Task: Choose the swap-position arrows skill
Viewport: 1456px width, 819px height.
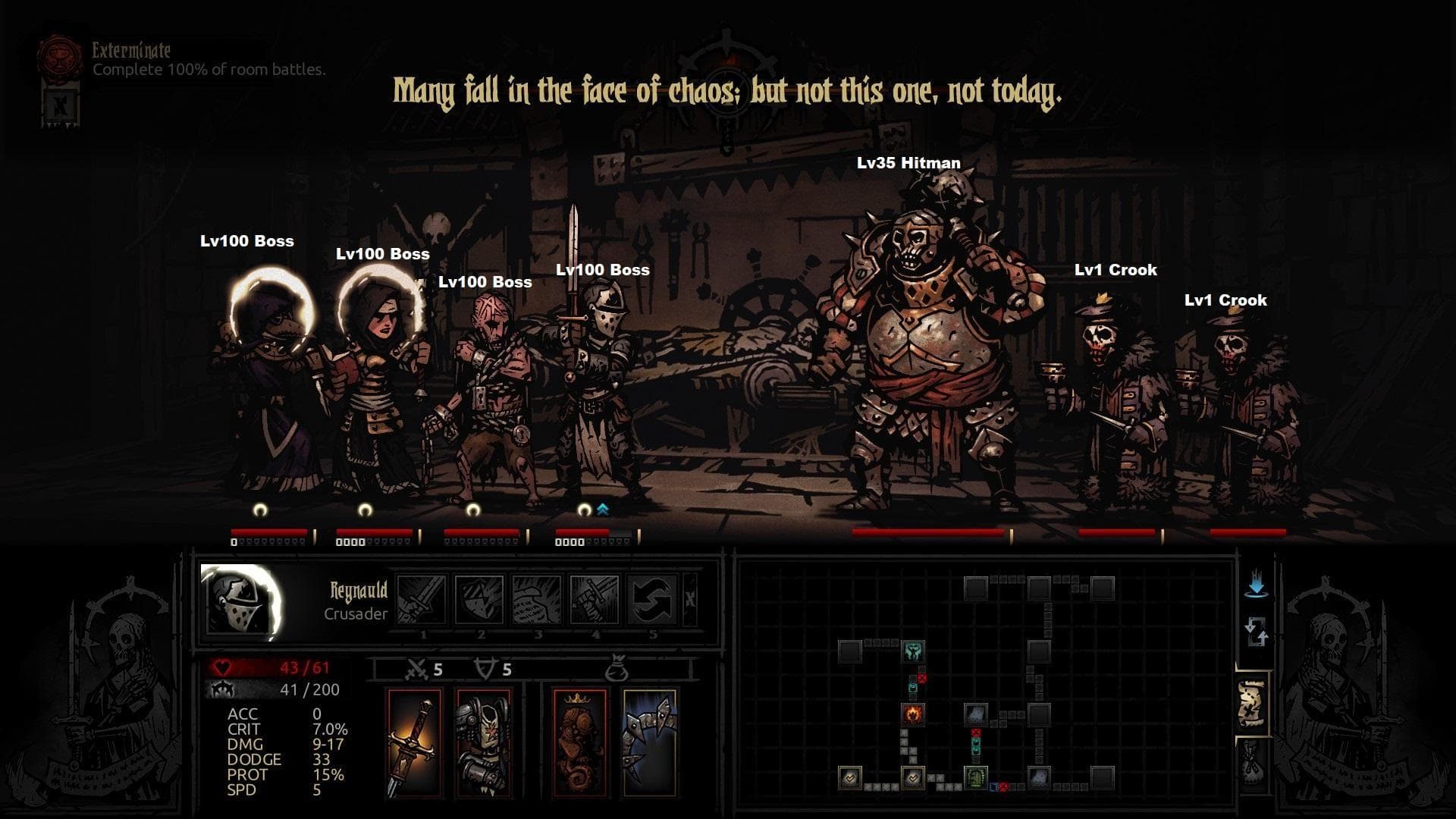Action: (x=652, y=600)
